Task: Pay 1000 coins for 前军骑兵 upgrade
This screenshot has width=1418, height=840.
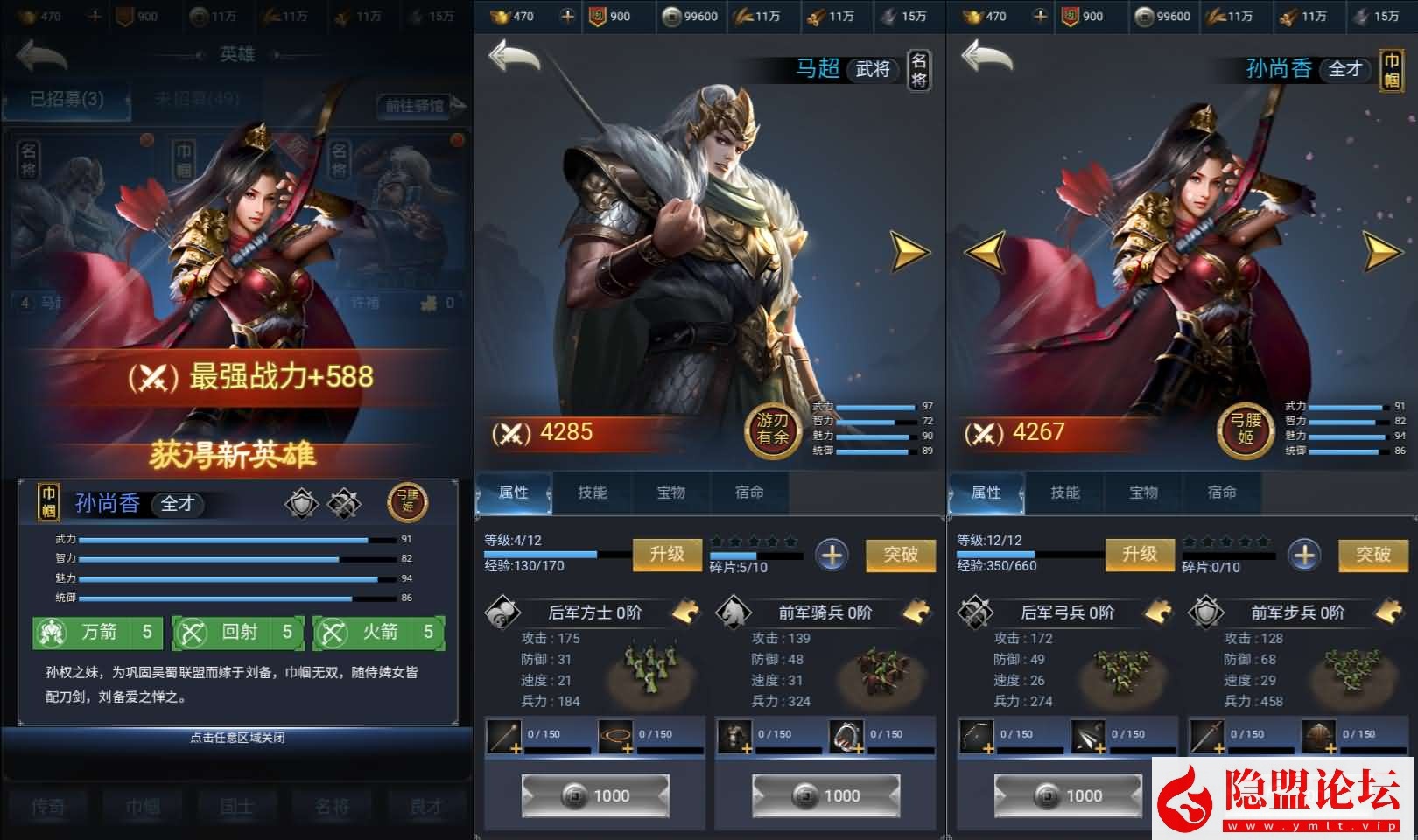Action: (825, 795)
